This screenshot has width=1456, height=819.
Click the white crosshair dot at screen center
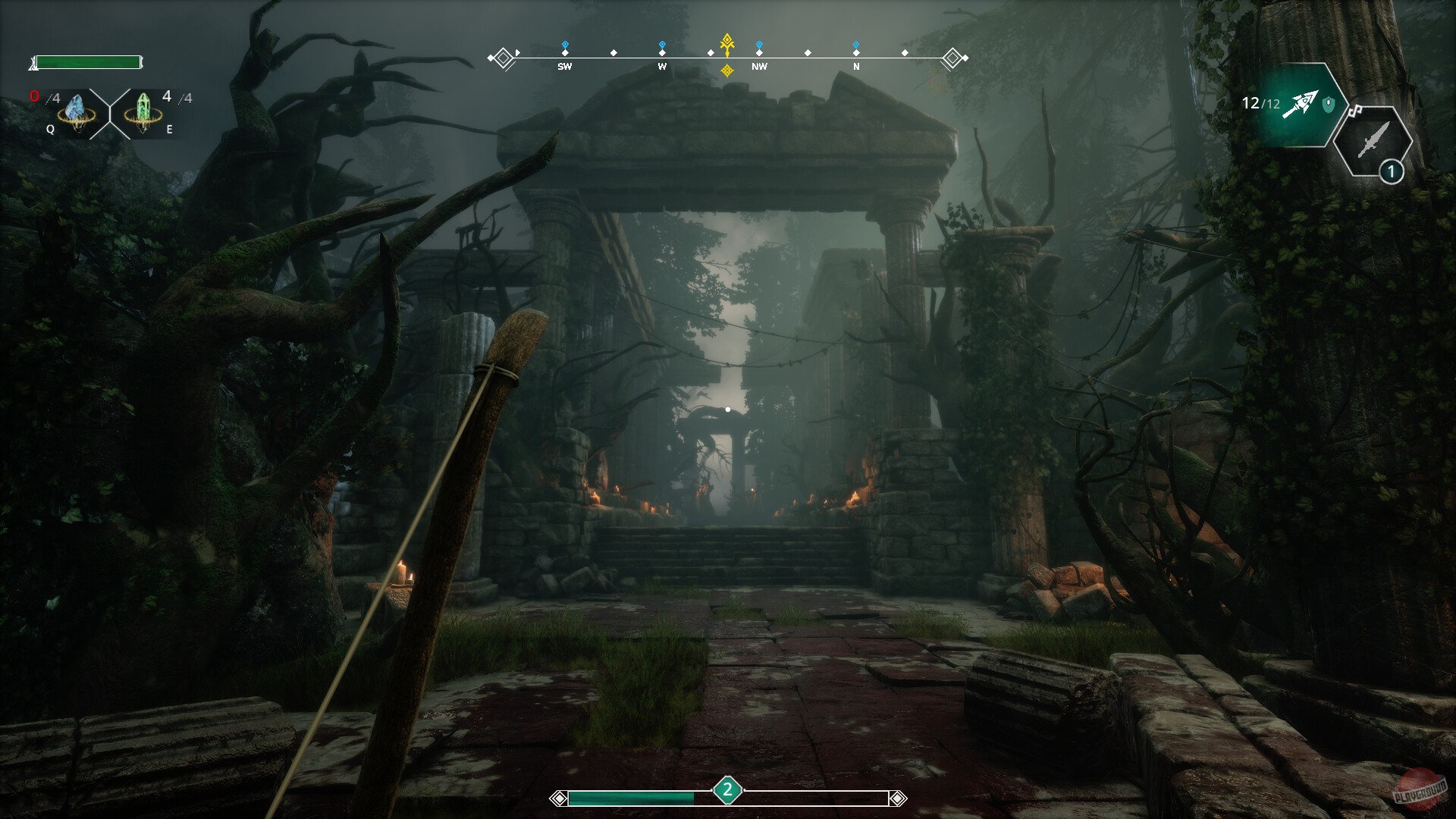[x=729, y=408]
